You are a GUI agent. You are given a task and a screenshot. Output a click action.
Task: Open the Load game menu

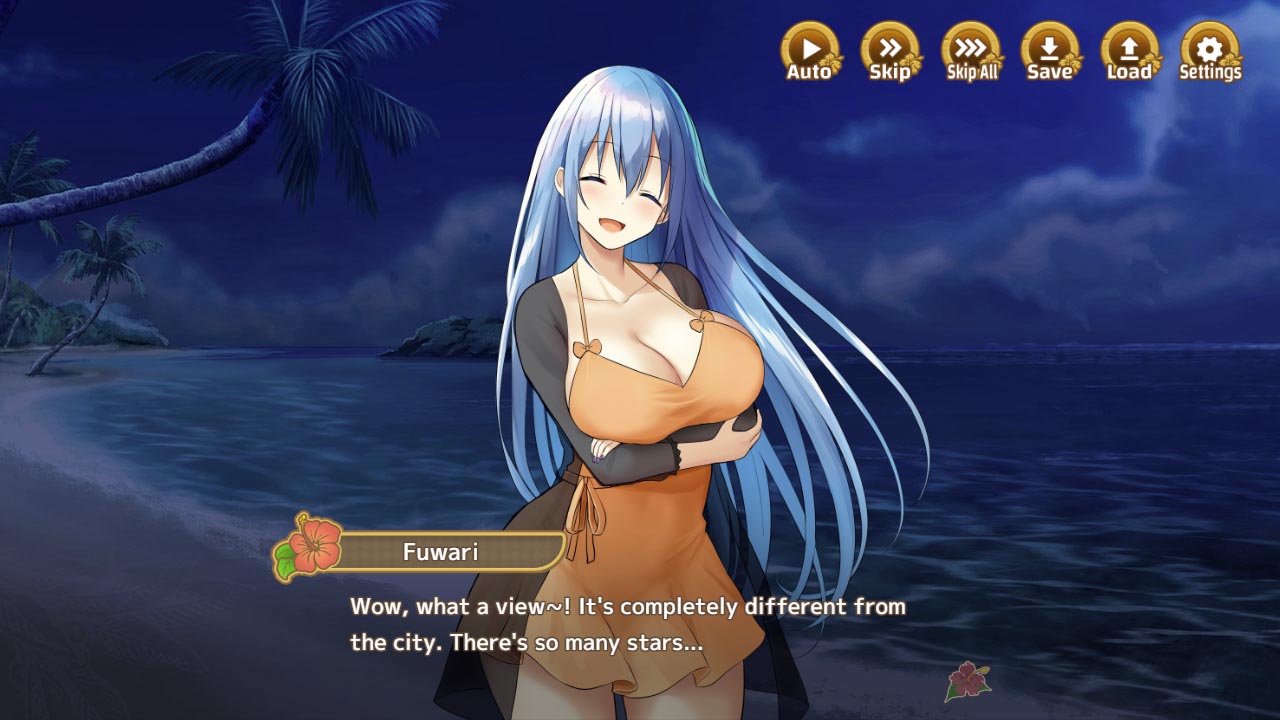pyautogui.click(x=1130, y=50)
